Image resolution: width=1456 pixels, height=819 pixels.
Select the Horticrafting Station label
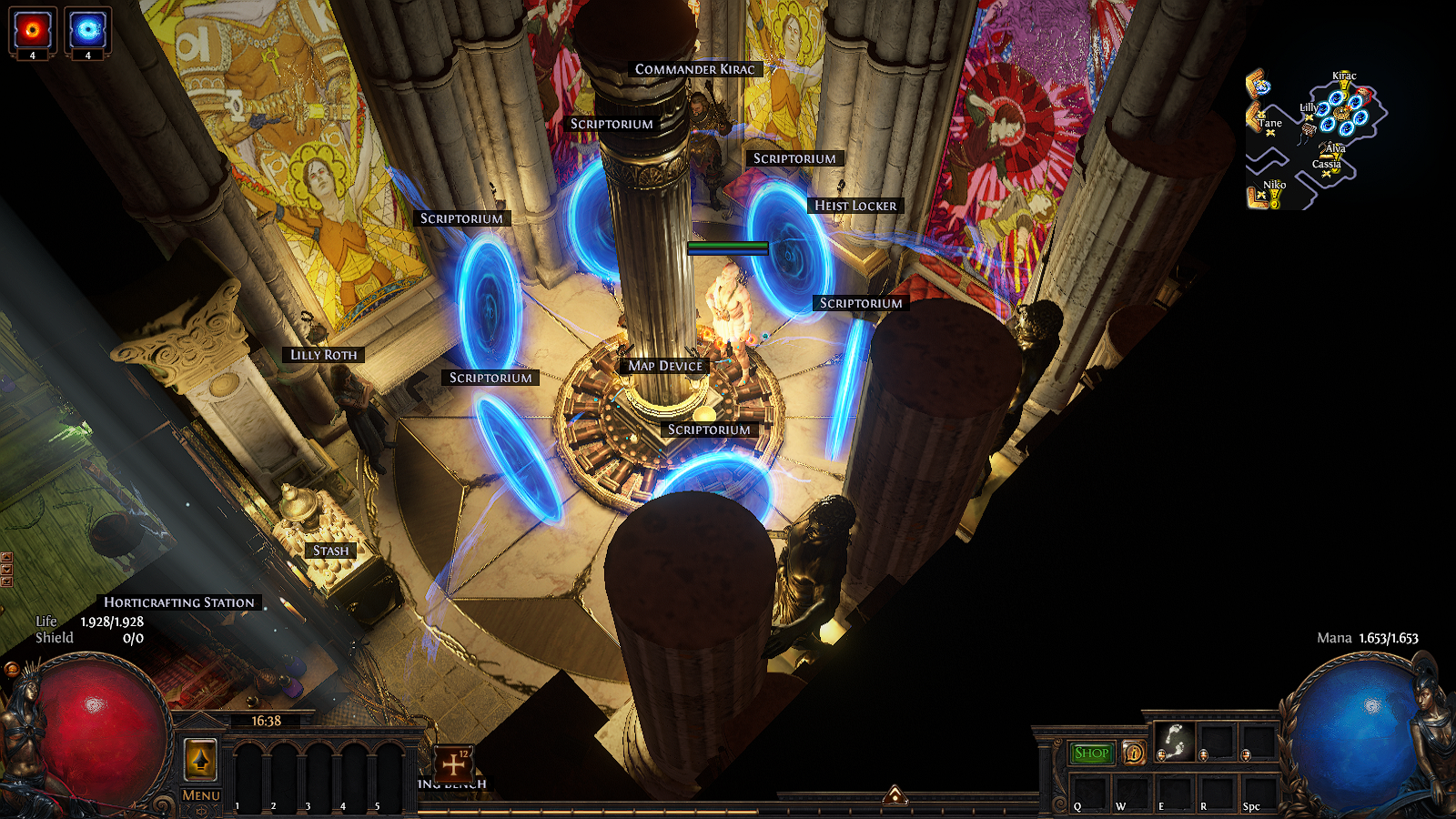click(x=179, y=602)
